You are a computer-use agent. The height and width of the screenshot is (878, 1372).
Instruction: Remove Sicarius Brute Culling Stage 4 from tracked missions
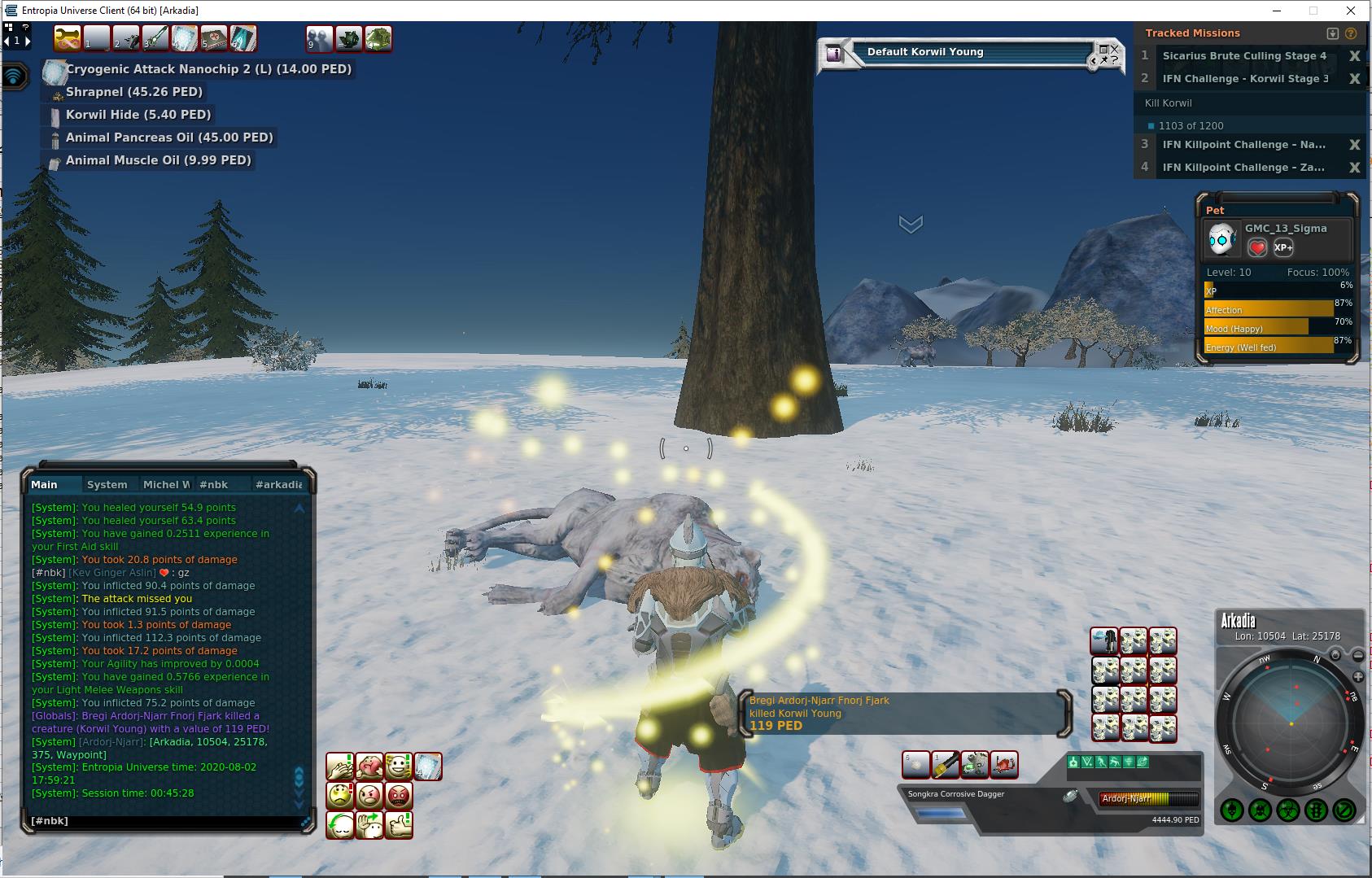pos(1354,56)
